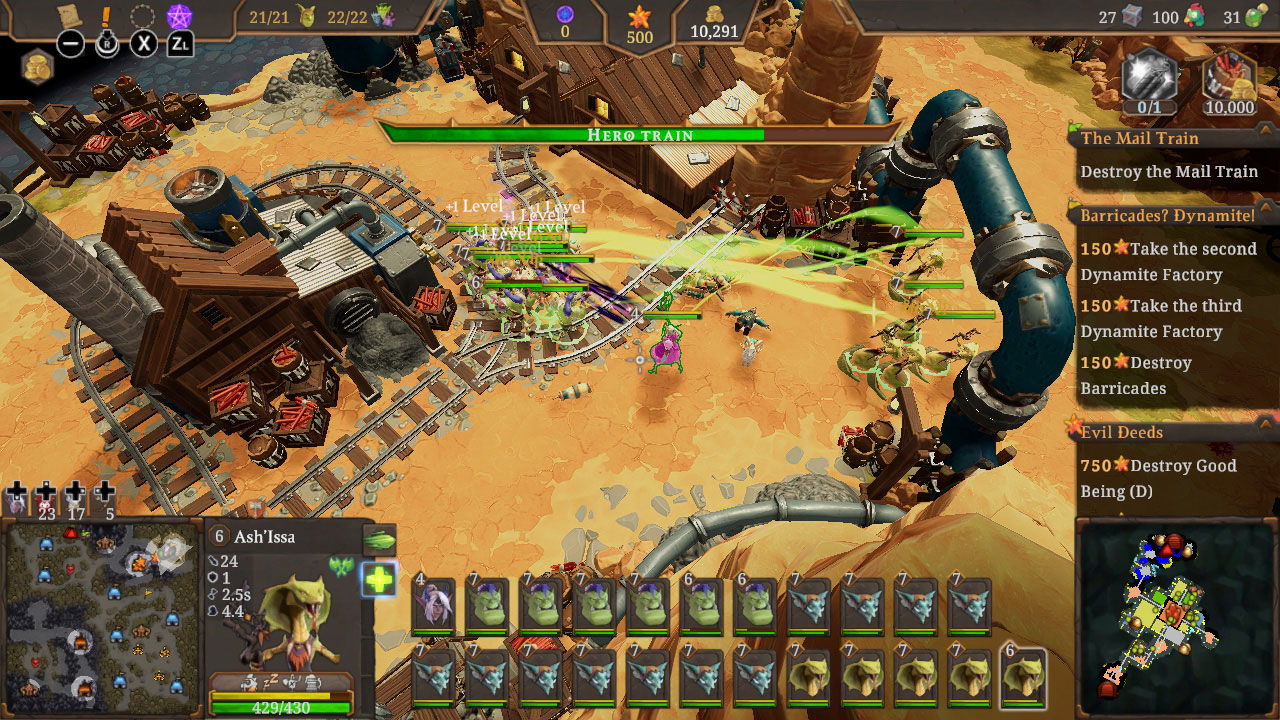Viewport: 1280px width, 720px height.
Task: Toggle the X button indicator
Action: pyautogui.click(x=141, y=43)
